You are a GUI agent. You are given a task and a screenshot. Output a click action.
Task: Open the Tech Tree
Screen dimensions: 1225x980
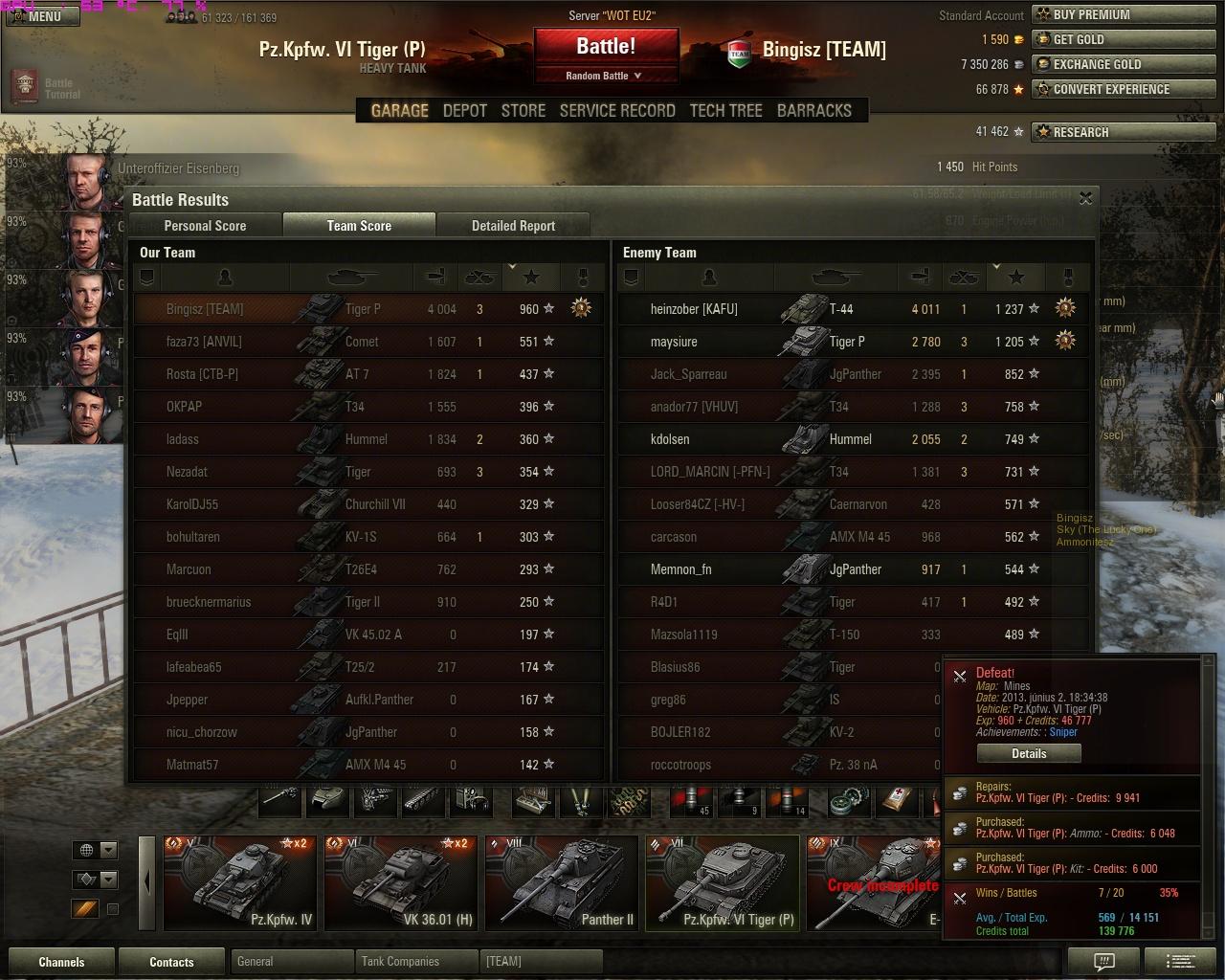725,111
